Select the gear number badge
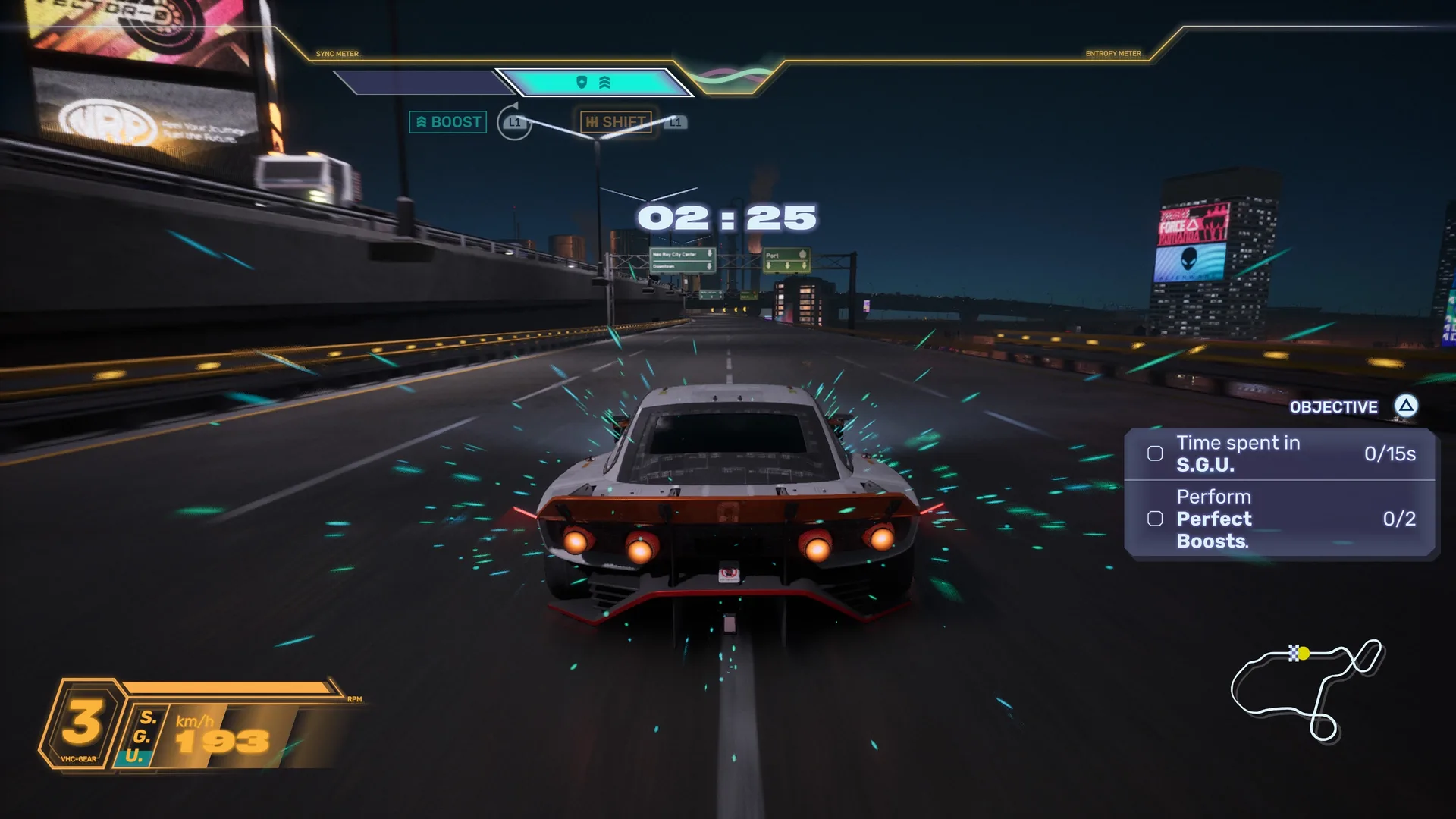The width and height of the screenshot is (1456, 819). pos(83,723)
